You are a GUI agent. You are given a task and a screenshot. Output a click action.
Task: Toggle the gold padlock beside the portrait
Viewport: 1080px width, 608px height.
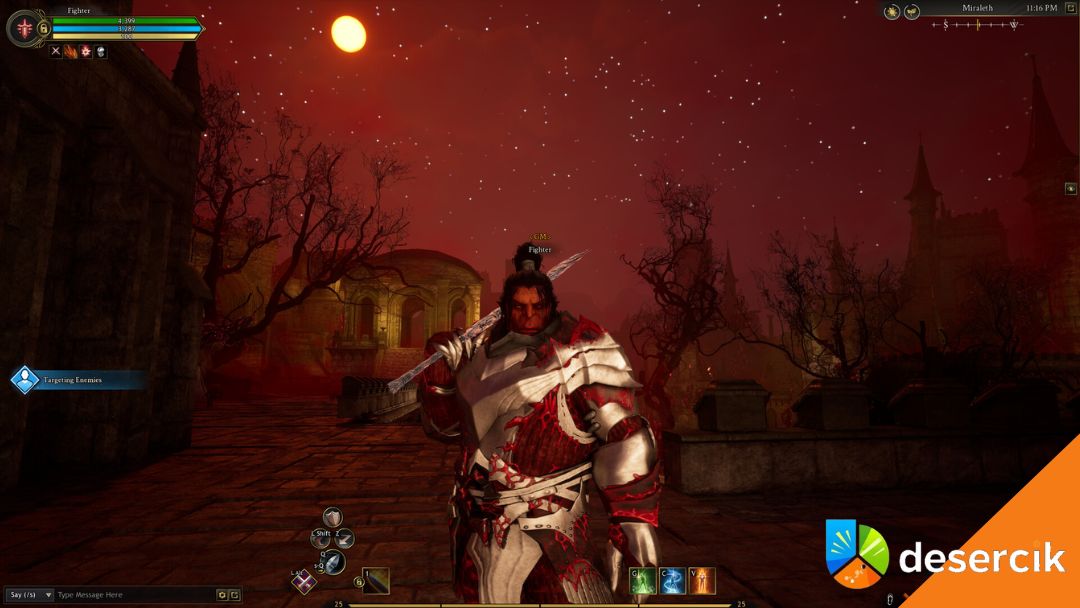[43, 29]
